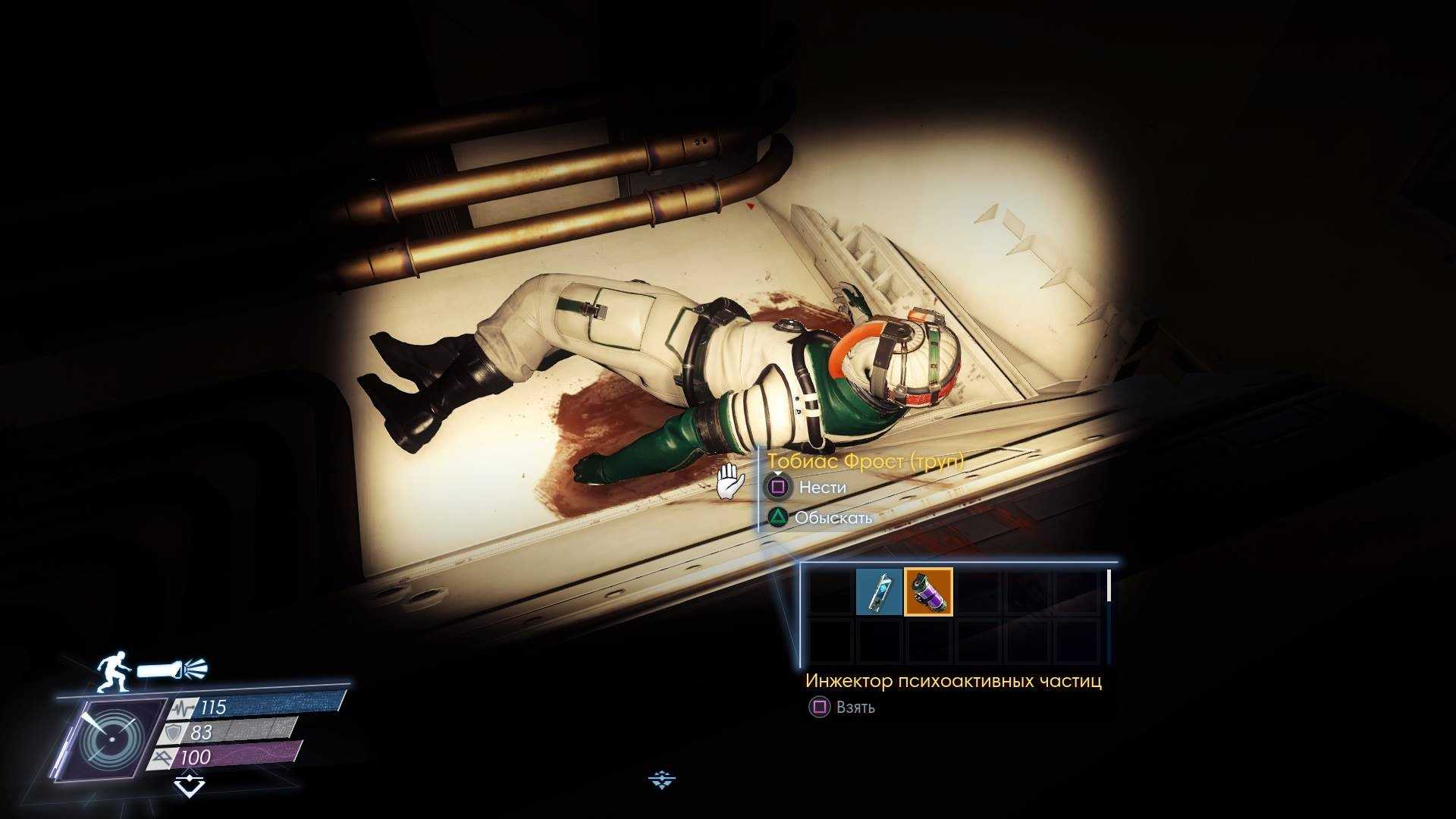Click the loot panel scrollbar
The height and width of the screenshot is (819, 1456).
click(1109, 586)
